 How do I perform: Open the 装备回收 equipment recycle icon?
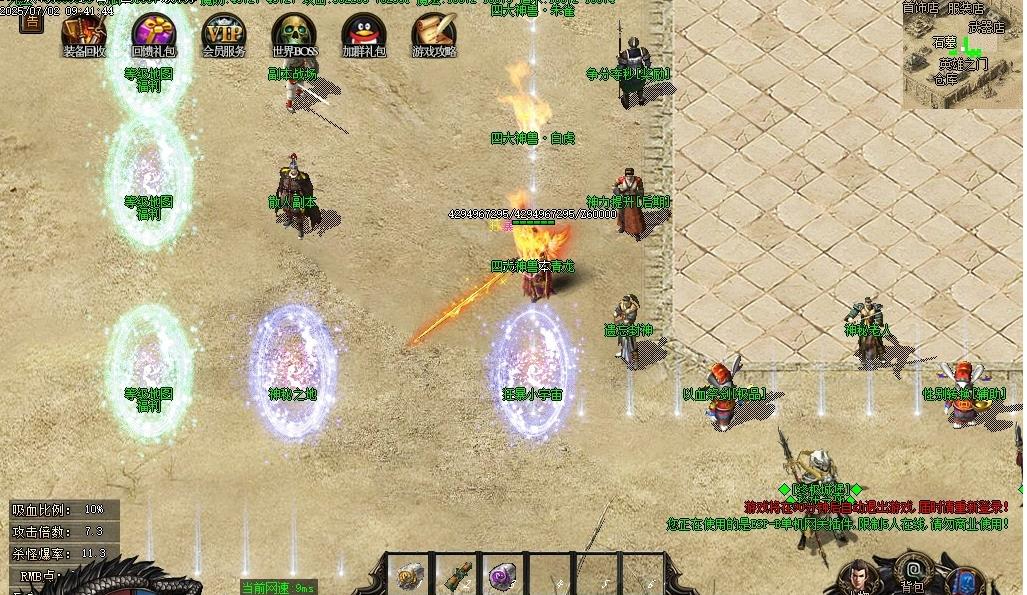pos(84,33)
